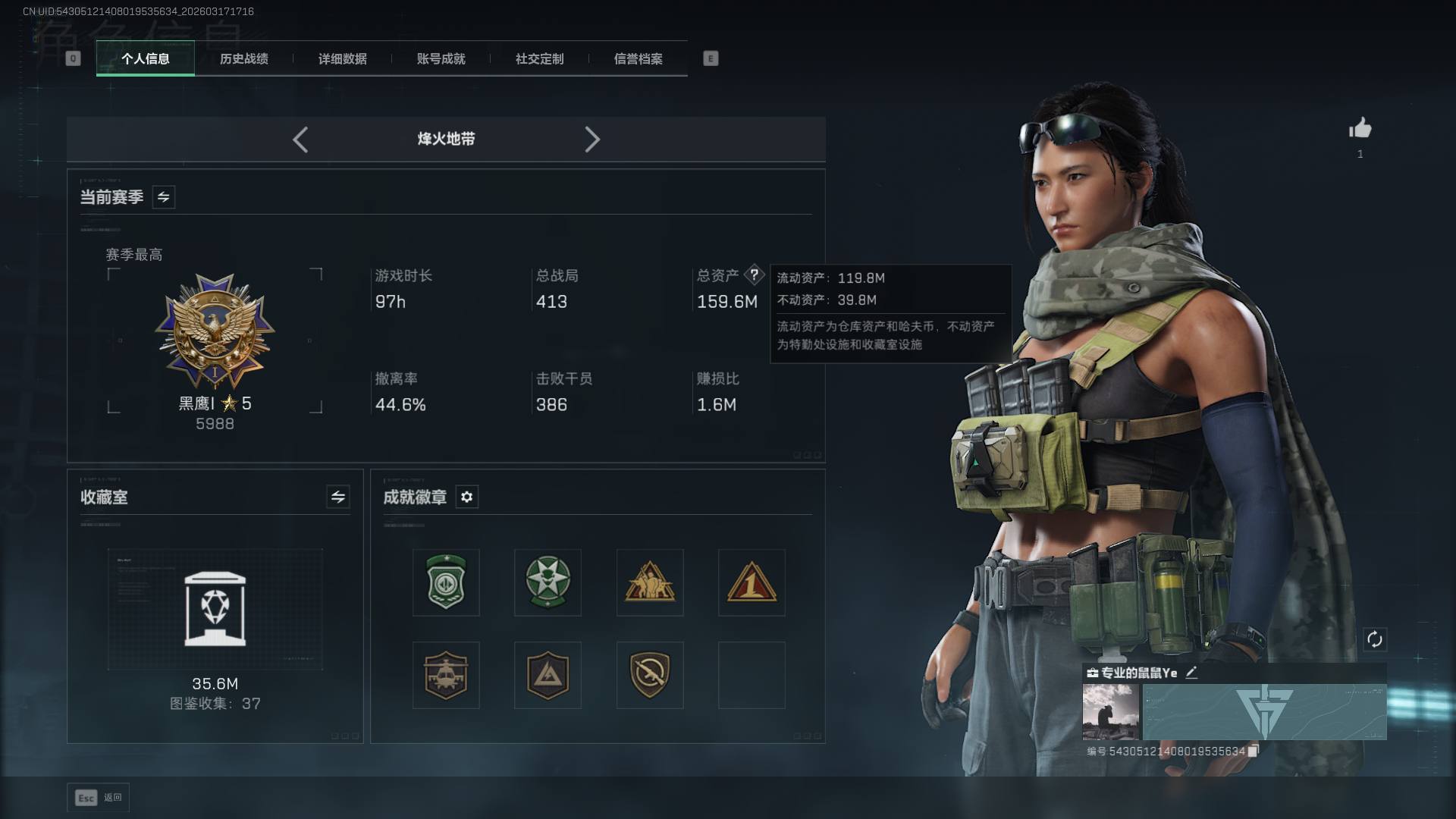Toggle the 收藏室 swap button

pyautogui.click(x=338, y=497)
